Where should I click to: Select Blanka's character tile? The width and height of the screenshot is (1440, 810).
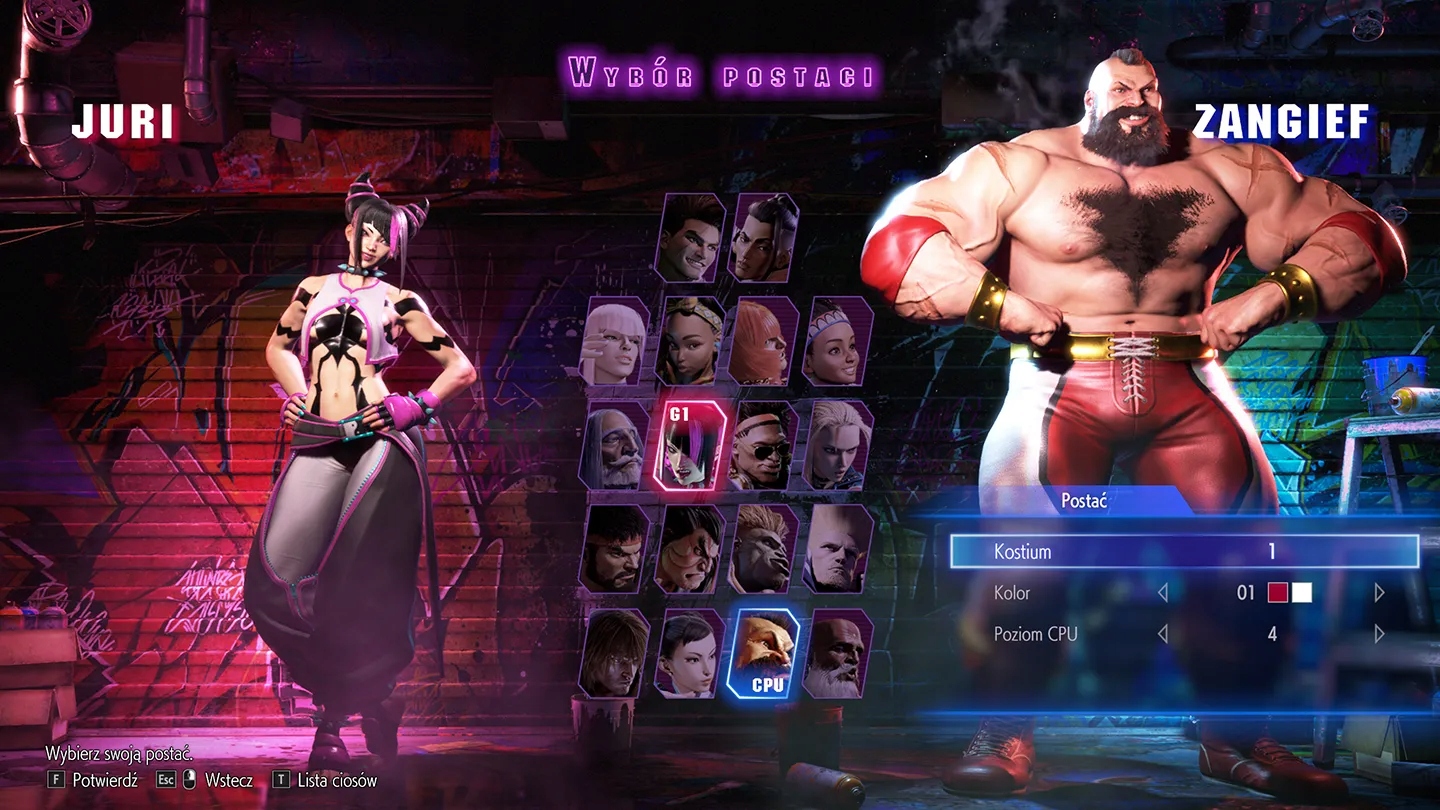point(765,549)
